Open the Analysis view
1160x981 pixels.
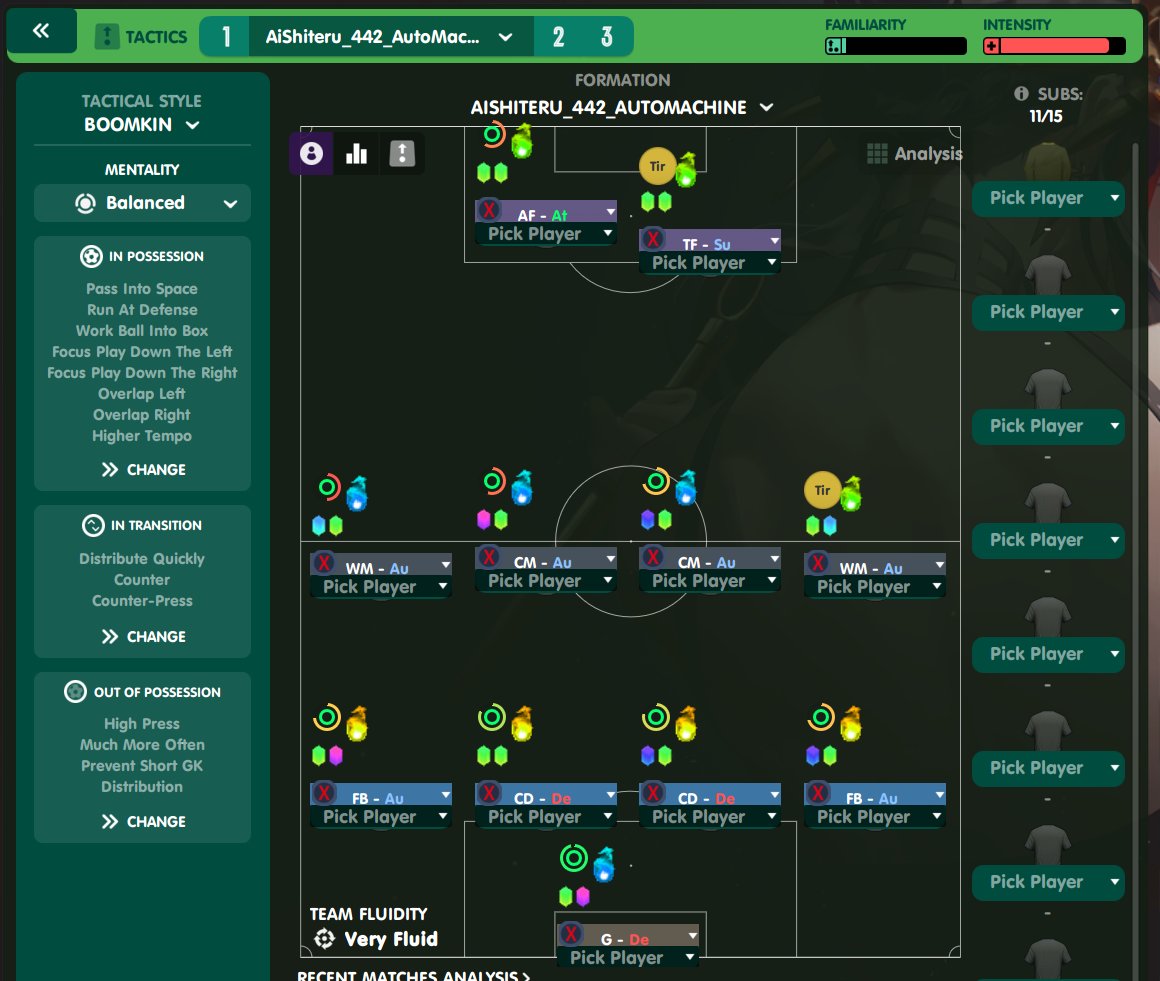[915, 153]
